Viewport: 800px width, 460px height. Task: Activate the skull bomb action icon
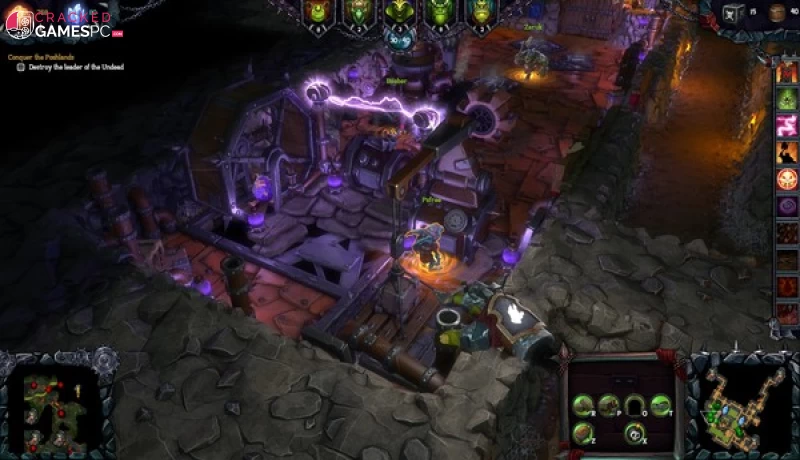pyautogui.click(x=632, y=433)
